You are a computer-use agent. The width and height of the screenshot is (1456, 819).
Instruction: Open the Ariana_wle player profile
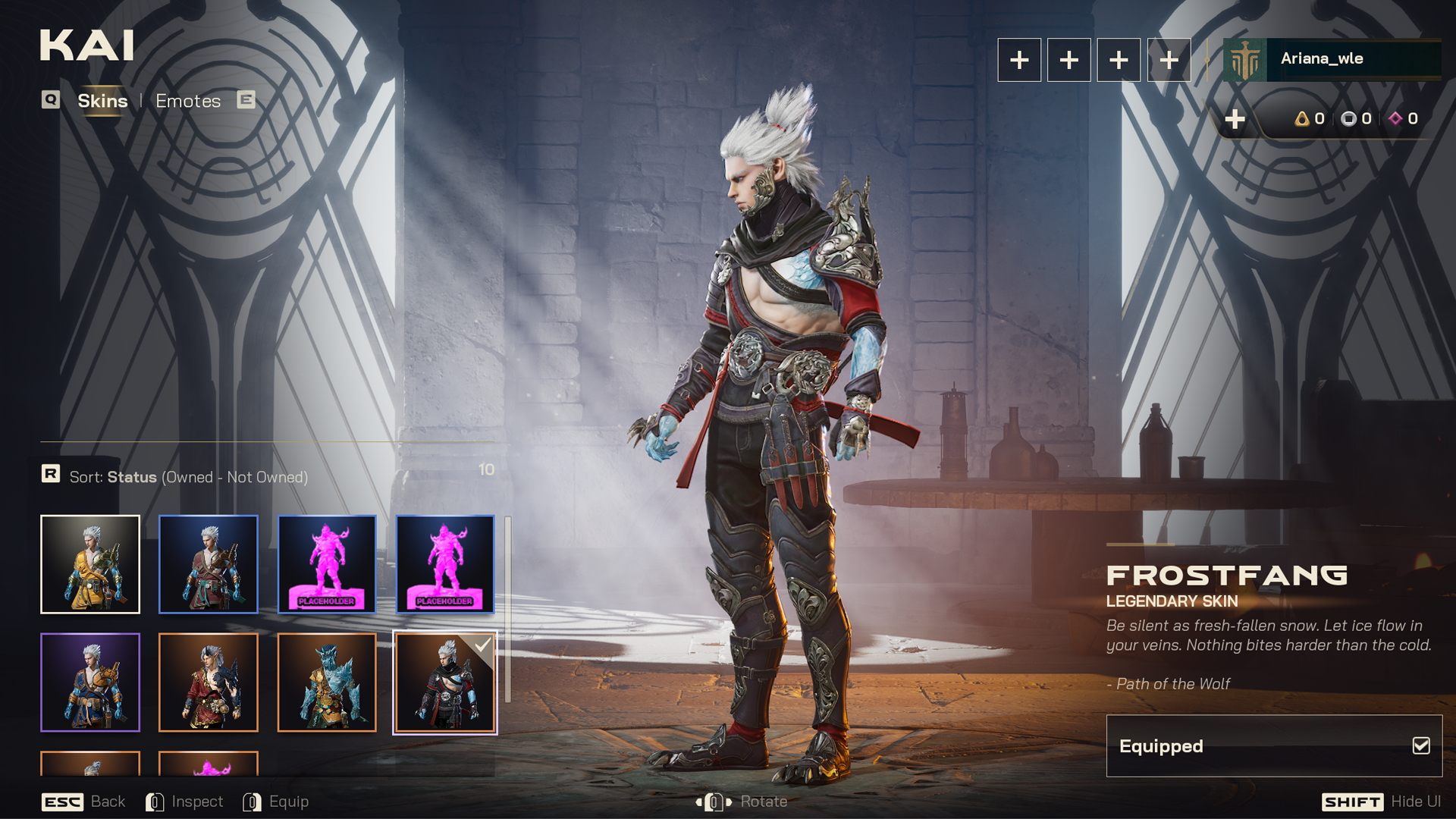1332,59
